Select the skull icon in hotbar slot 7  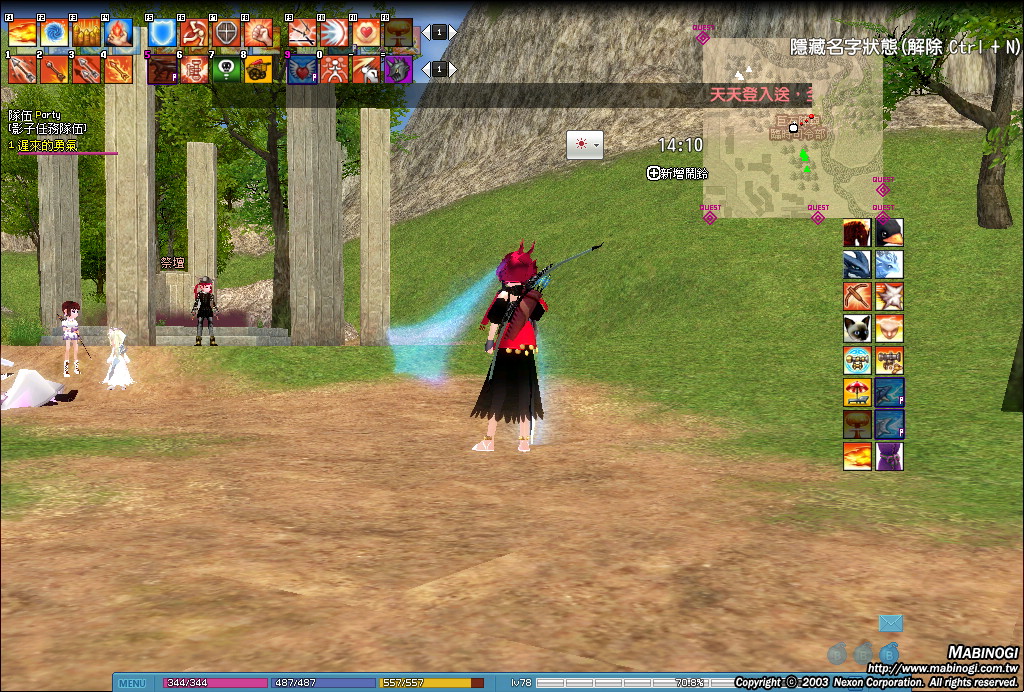[x=226, y=69]
